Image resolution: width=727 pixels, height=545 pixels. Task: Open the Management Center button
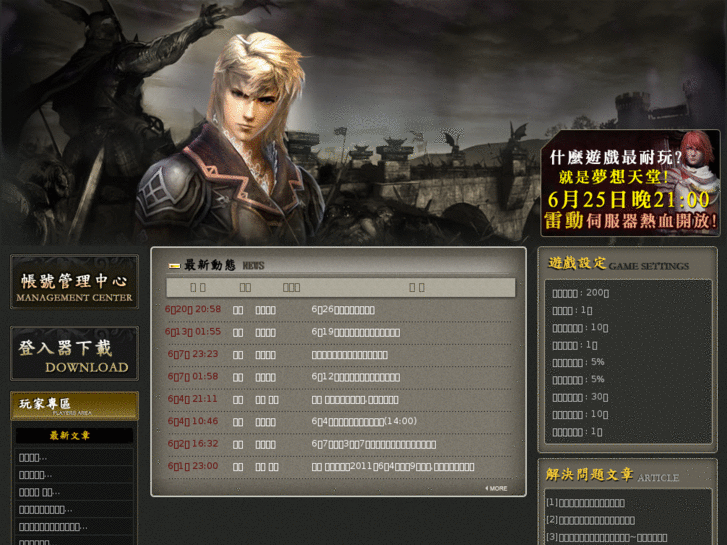[x=74, y=282]
